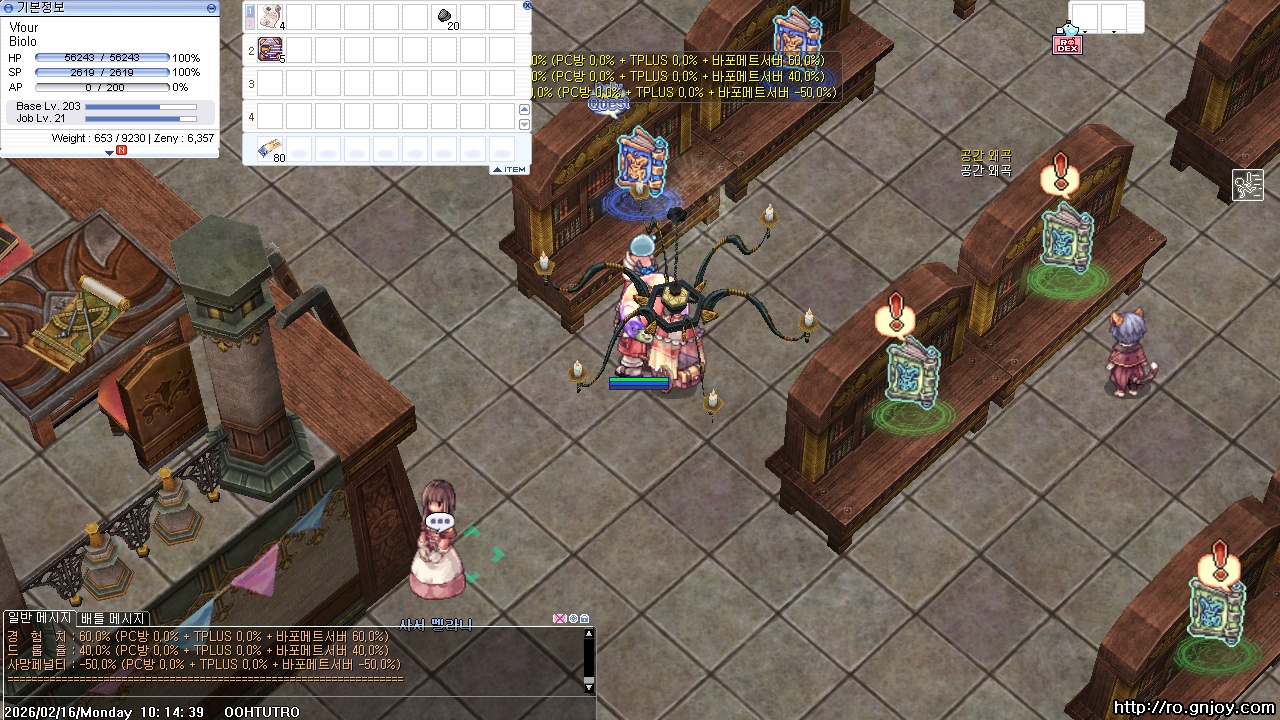This screenshot has height=720, width=1280.
Task: Open the RODEX mailbox
Action: tap(1067, 42)
